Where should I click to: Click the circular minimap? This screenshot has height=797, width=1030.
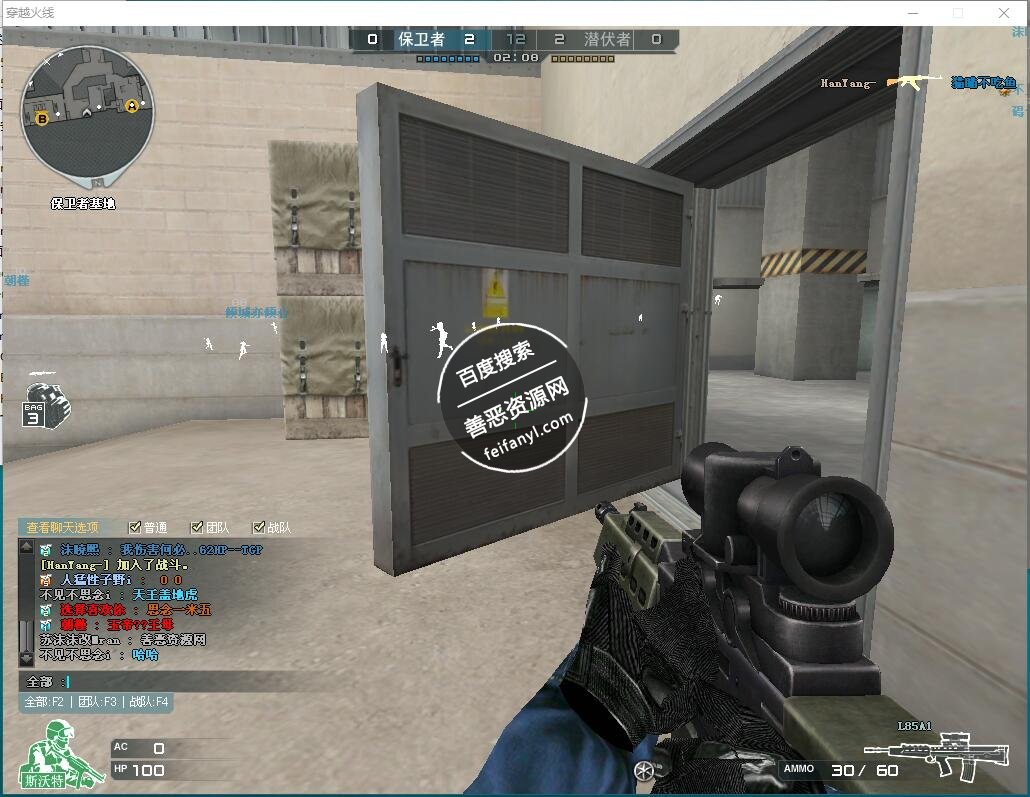[87, 115]
